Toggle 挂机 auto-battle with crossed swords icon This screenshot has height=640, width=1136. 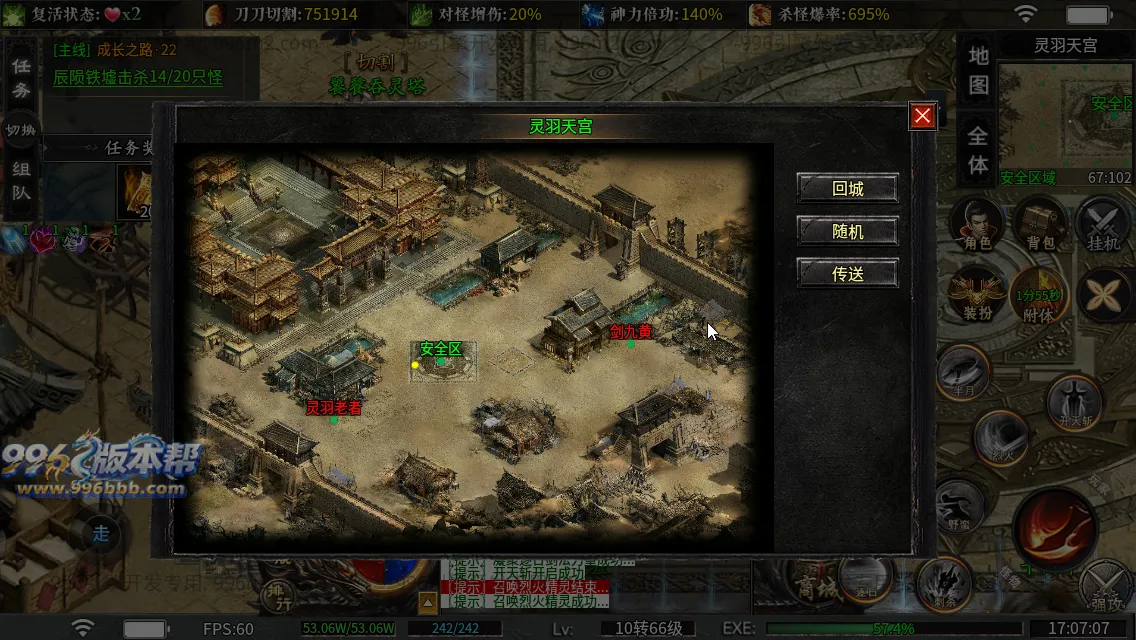click(x=1103, y=224)
